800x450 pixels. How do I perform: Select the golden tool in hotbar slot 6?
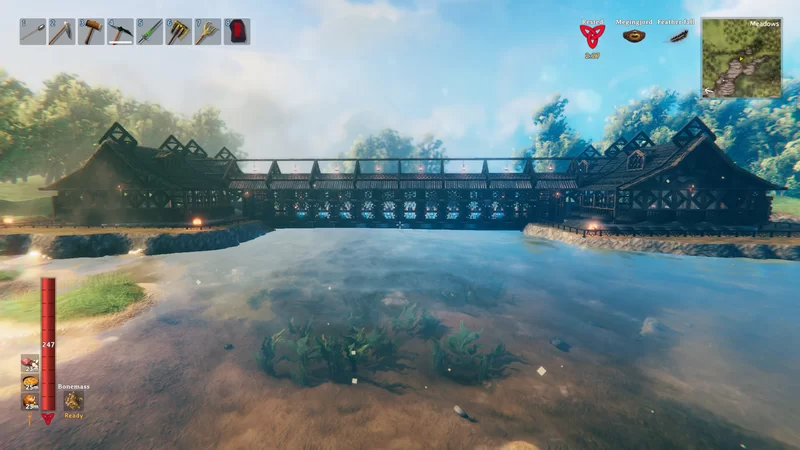(x=178, y=31)
